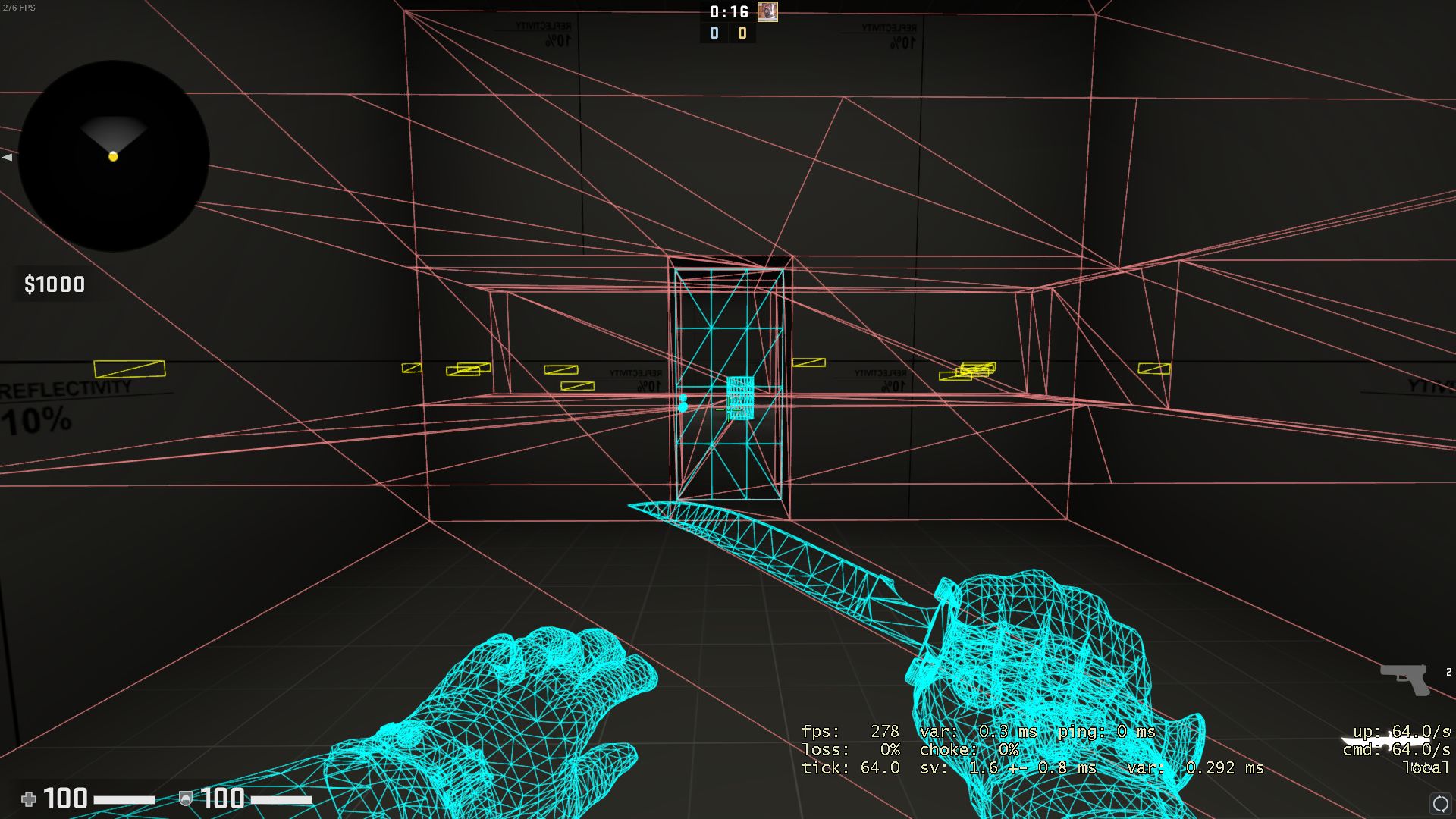Select the blue CT score box
This screenshot has width=1456, height=819.
(x=713, y=33)
